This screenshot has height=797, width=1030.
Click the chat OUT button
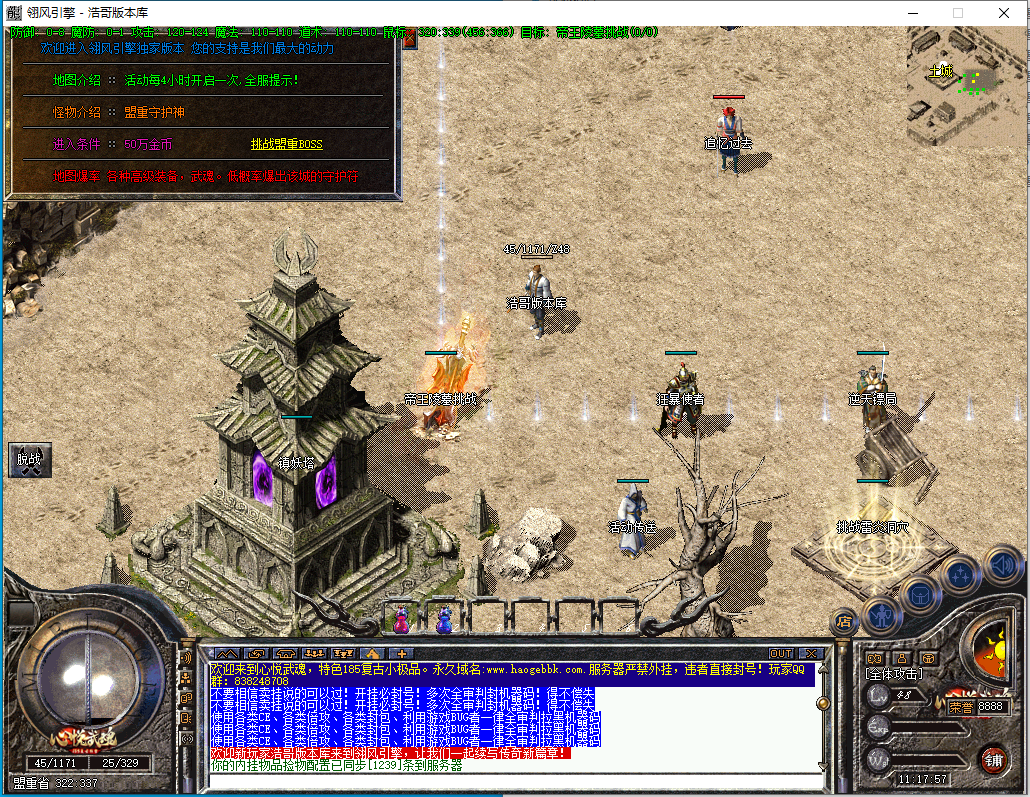click(x=781, y=653)
